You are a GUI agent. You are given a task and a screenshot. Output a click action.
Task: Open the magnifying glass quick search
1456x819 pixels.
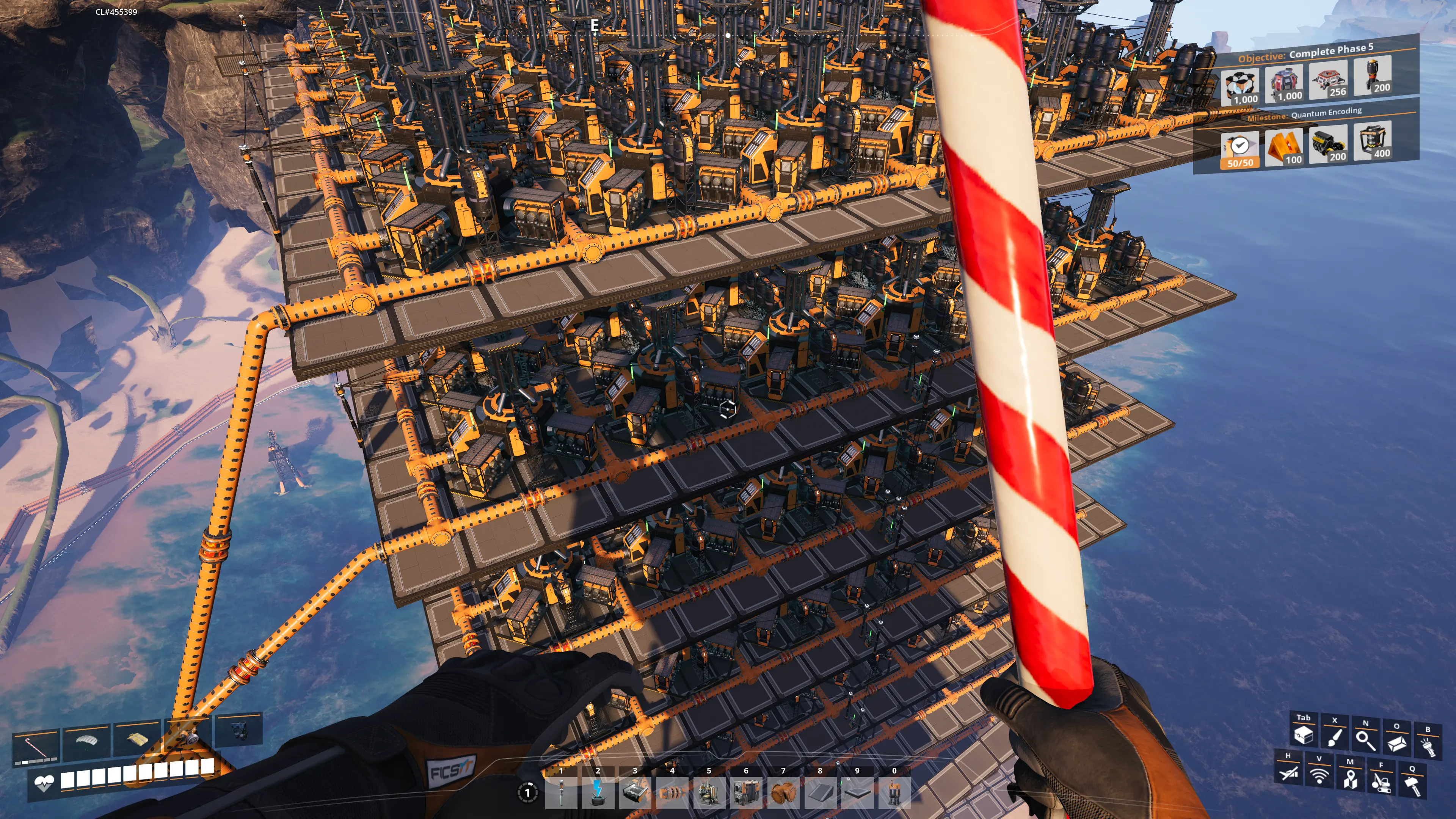[x=1365, y=740]
